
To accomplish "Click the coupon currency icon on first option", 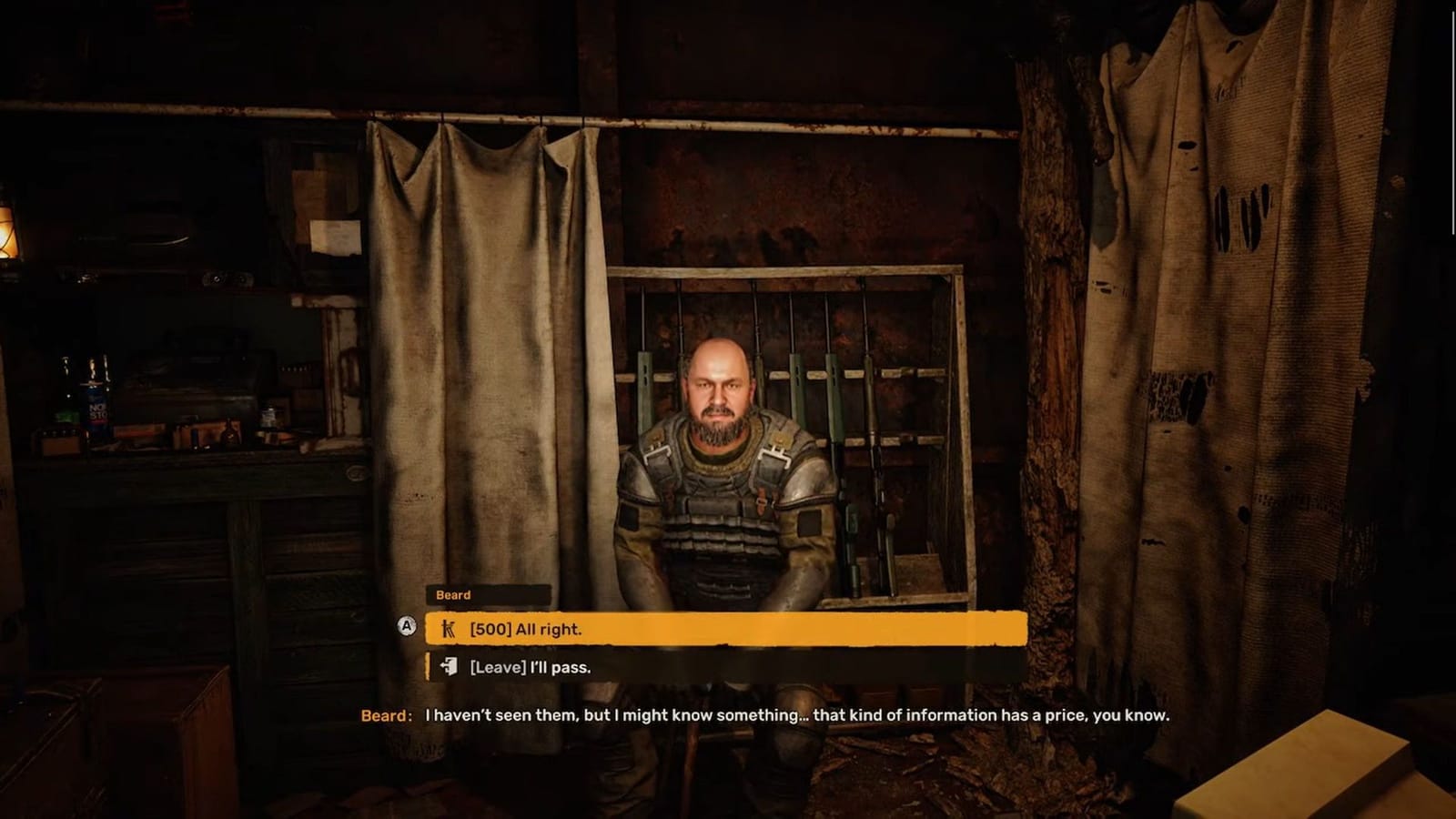I will [x=450, y=629].
